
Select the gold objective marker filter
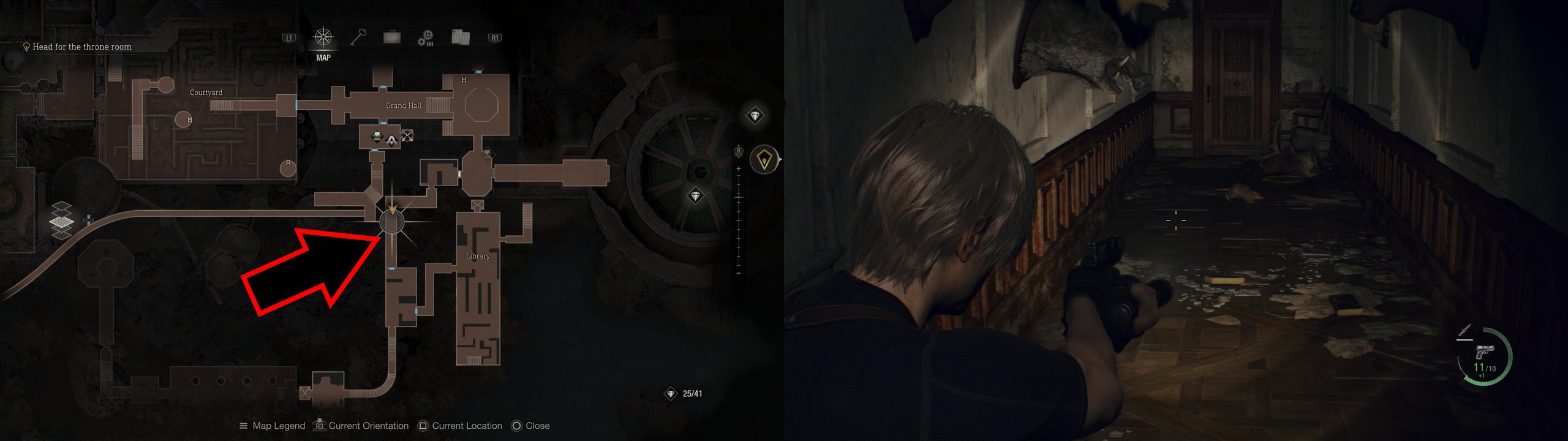pyautogui.click(x=764, y=160)
